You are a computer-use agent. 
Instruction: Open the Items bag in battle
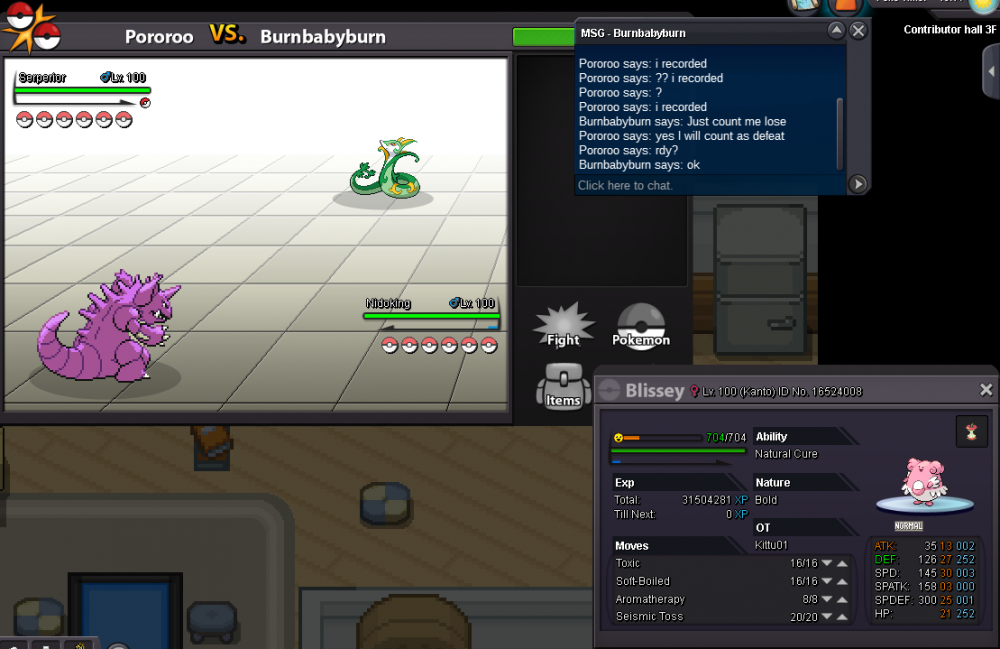(x=563, y=387)
